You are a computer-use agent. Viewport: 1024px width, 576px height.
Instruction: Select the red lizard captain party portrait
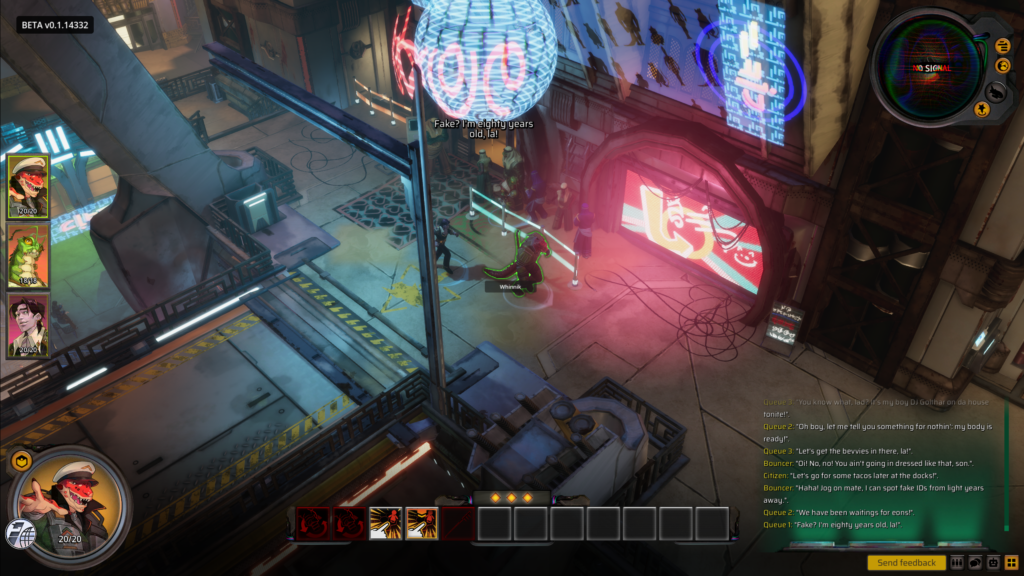click(x=28, y=186)
